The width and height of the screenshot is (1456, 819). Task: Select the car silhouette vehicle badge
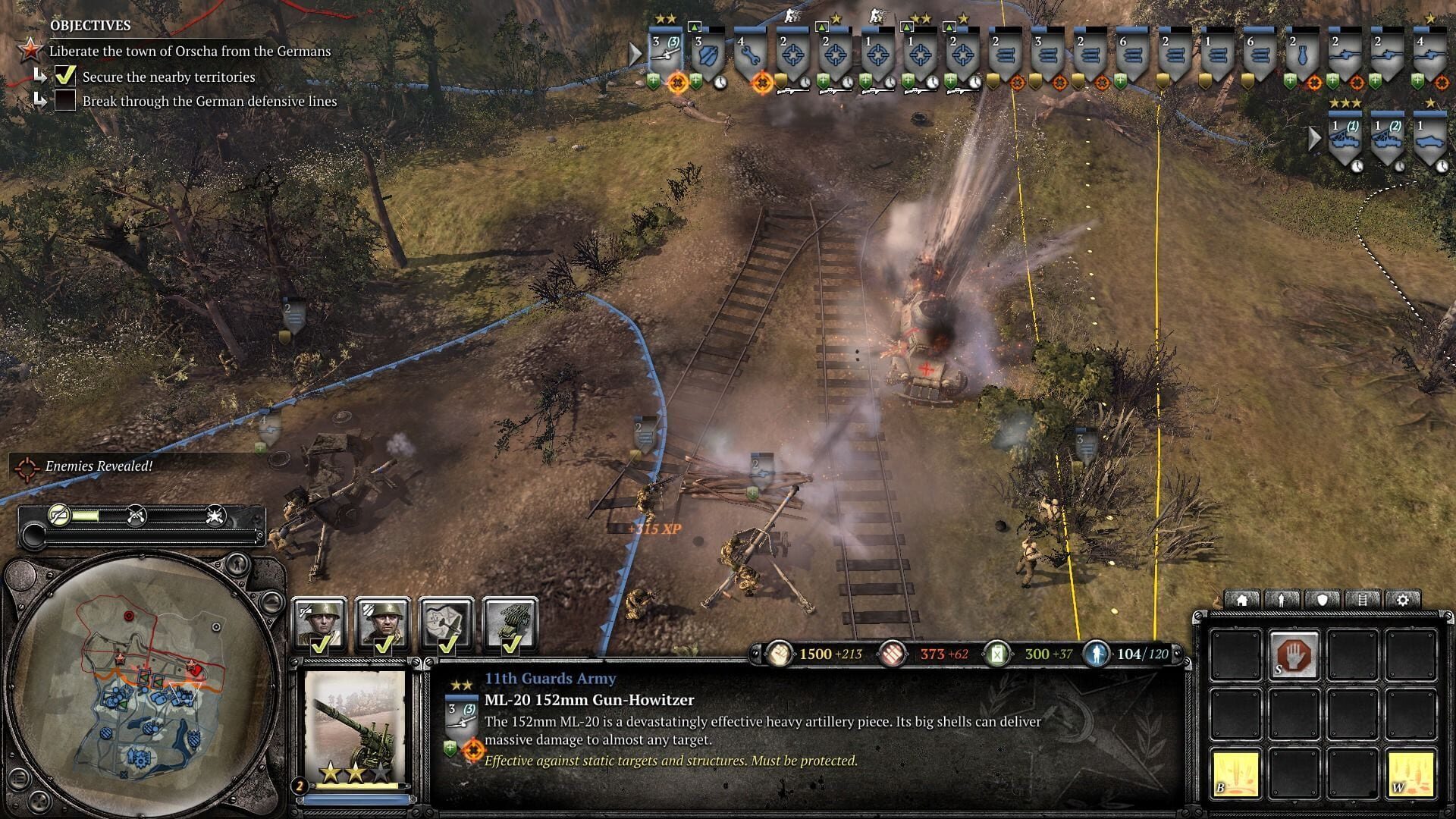point(1430,138)
